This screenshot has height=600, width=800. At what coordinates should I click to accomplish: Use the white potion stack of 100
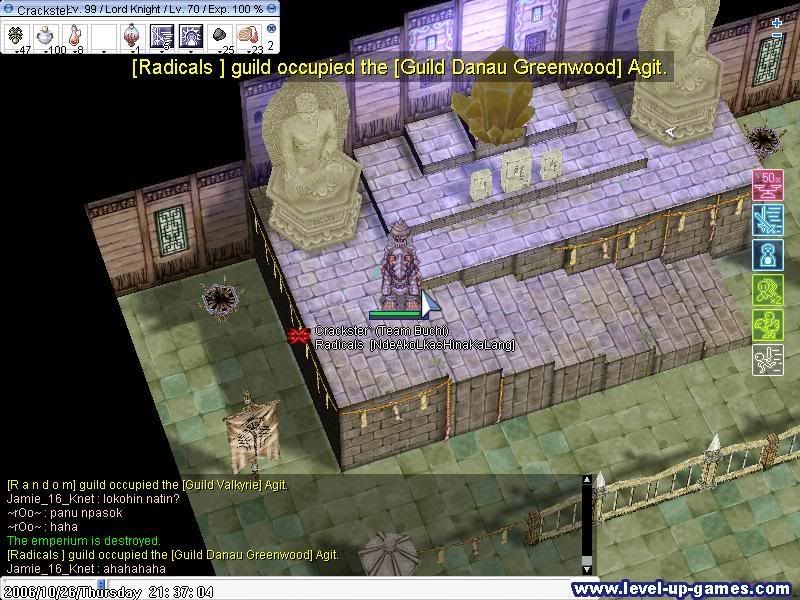[44, 36]
